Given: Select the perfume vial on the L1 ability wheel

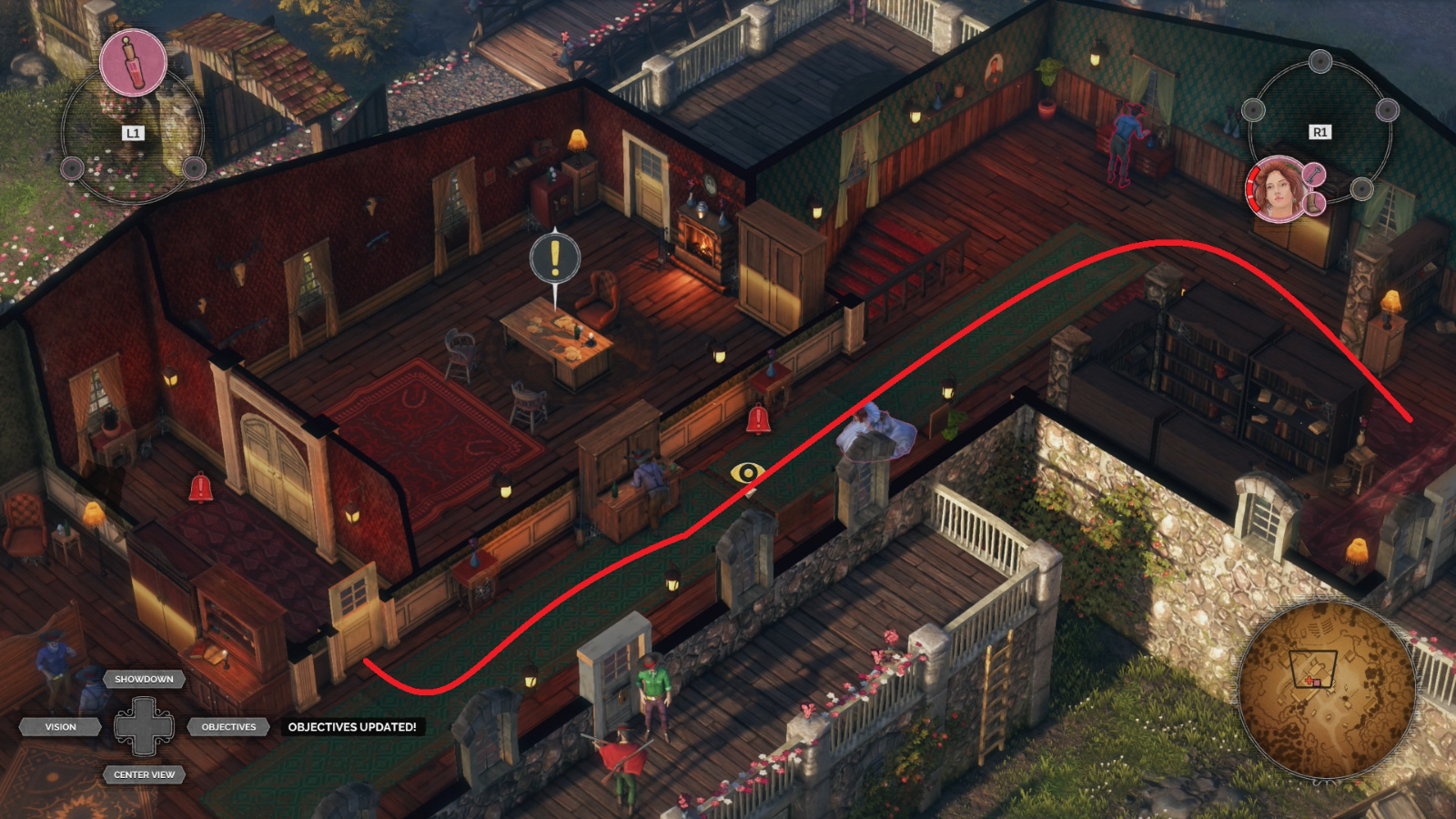Looking at the screenshot, I should [134, 63].
